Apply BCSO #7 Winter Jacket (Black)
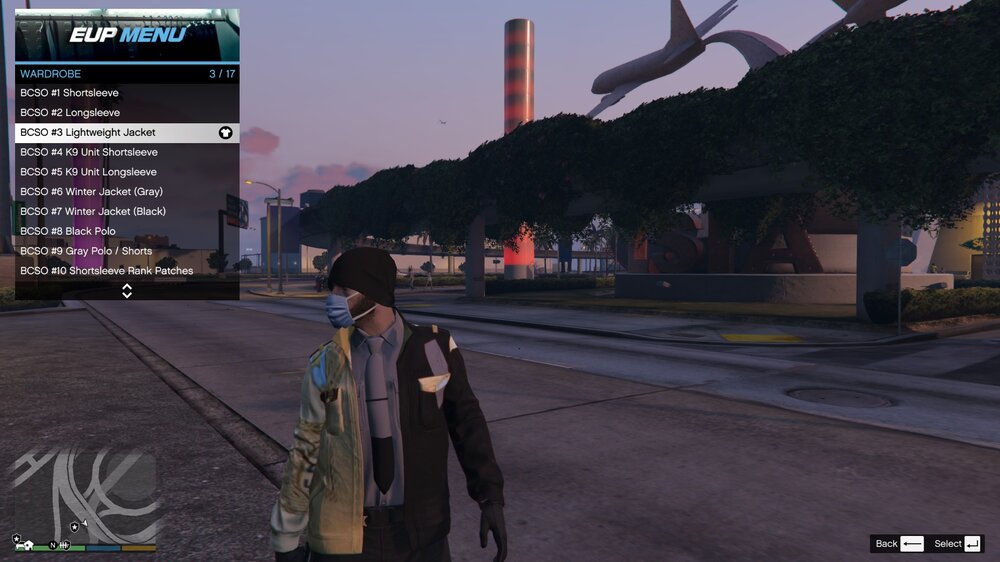 pyautogui.click(x=127, y=211)
